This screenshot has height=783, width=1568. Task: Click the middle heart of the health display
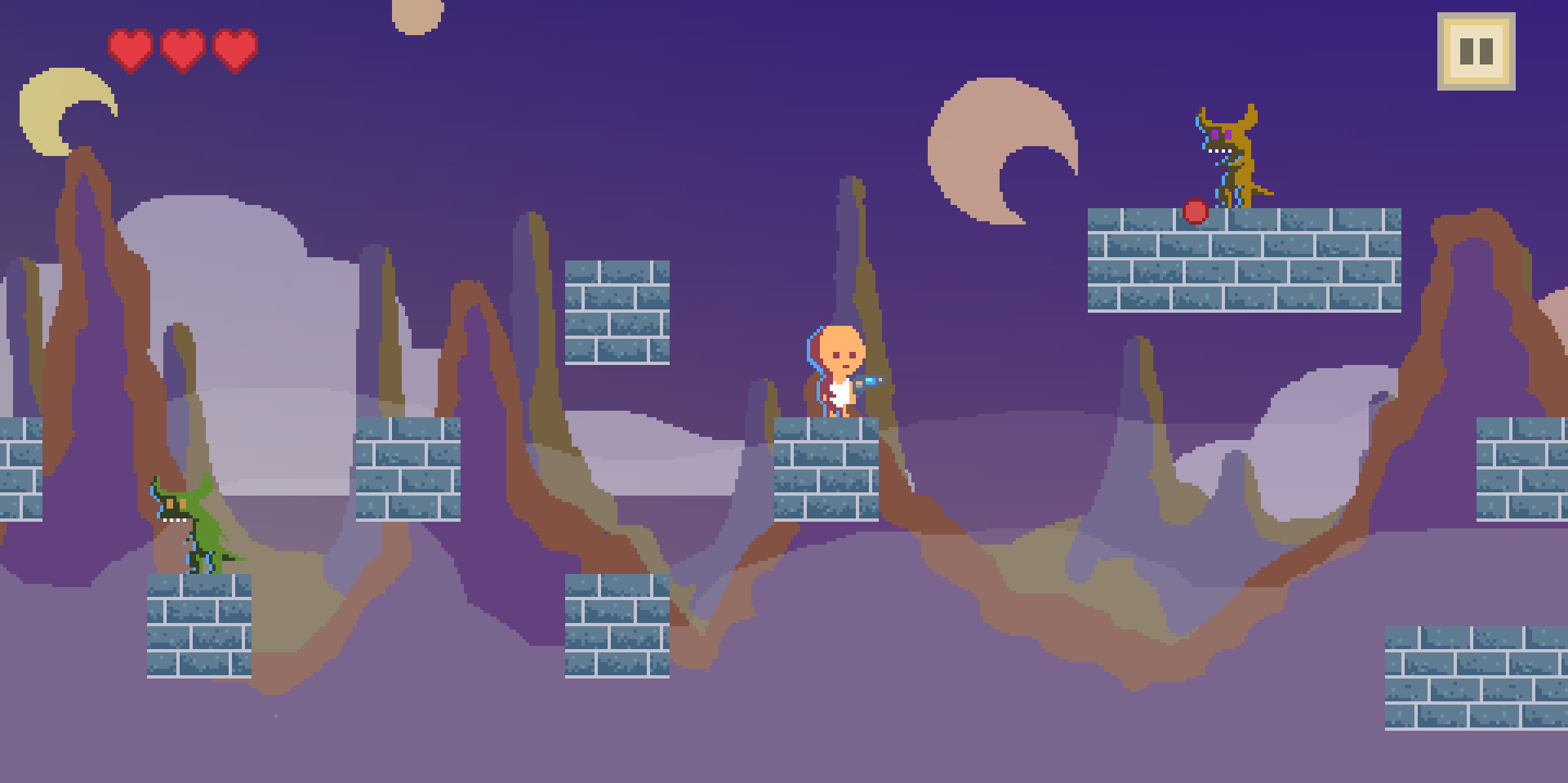pyautogui.click(x=183, y=49)
